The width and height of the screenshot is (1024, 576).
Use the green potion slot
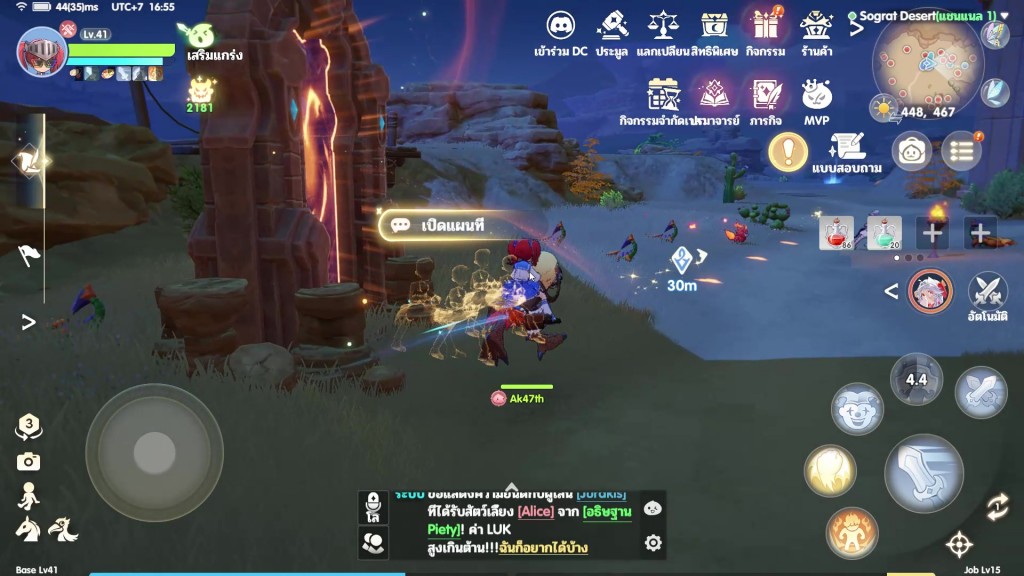coord(884,233)
